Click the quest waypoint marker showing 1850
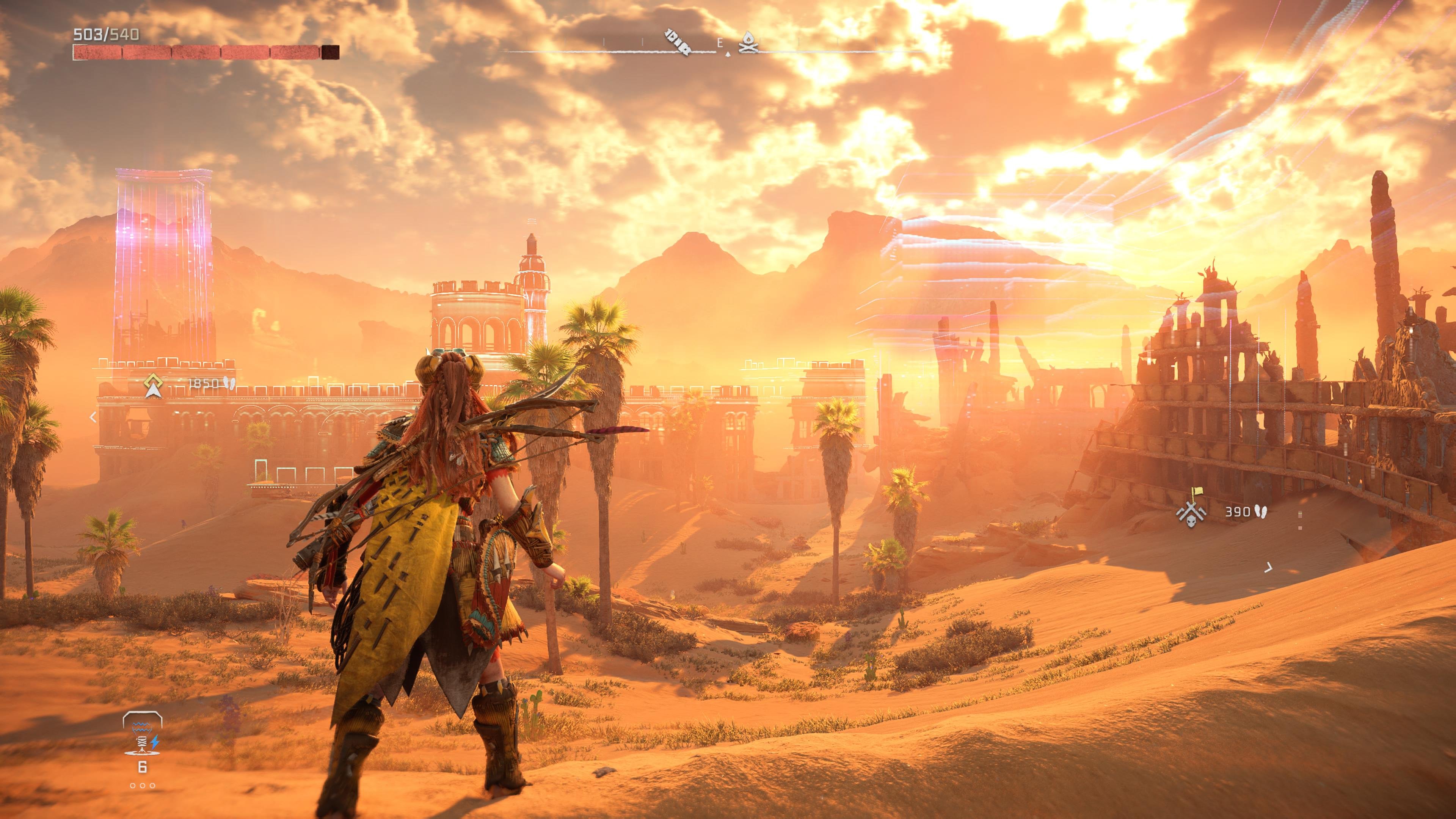 [x=151, y=384]
